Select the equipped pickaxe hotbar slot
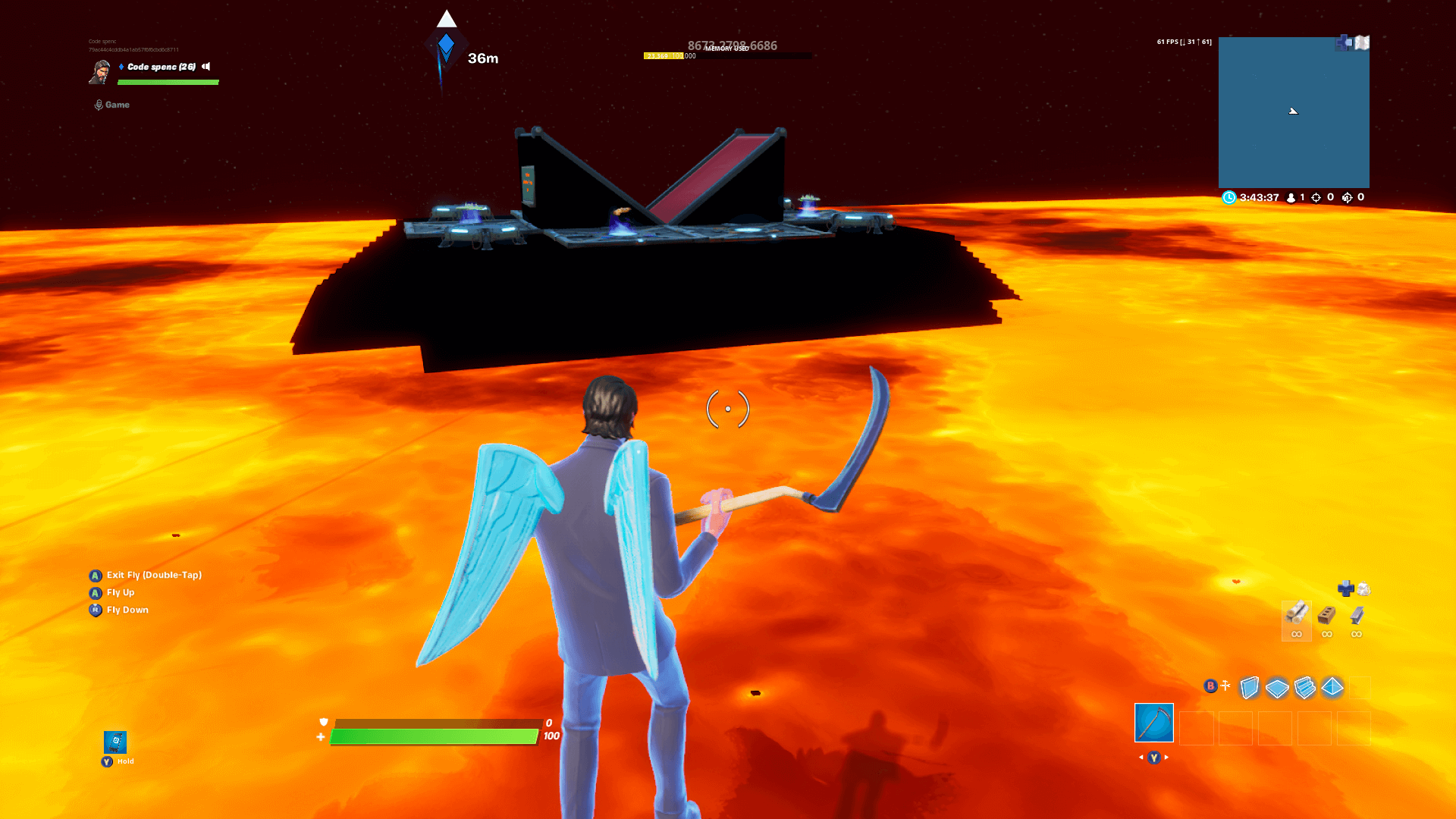Image resolution: width=1456 pixels, height=819 pixels. [1153, 723]
